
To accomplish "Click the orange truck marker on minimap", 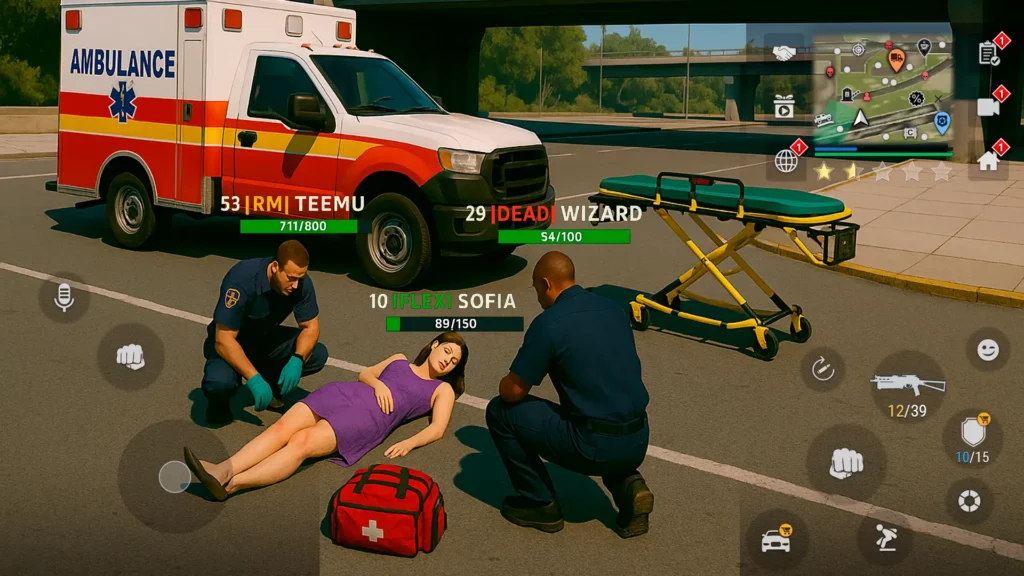I will click(896, 57).
